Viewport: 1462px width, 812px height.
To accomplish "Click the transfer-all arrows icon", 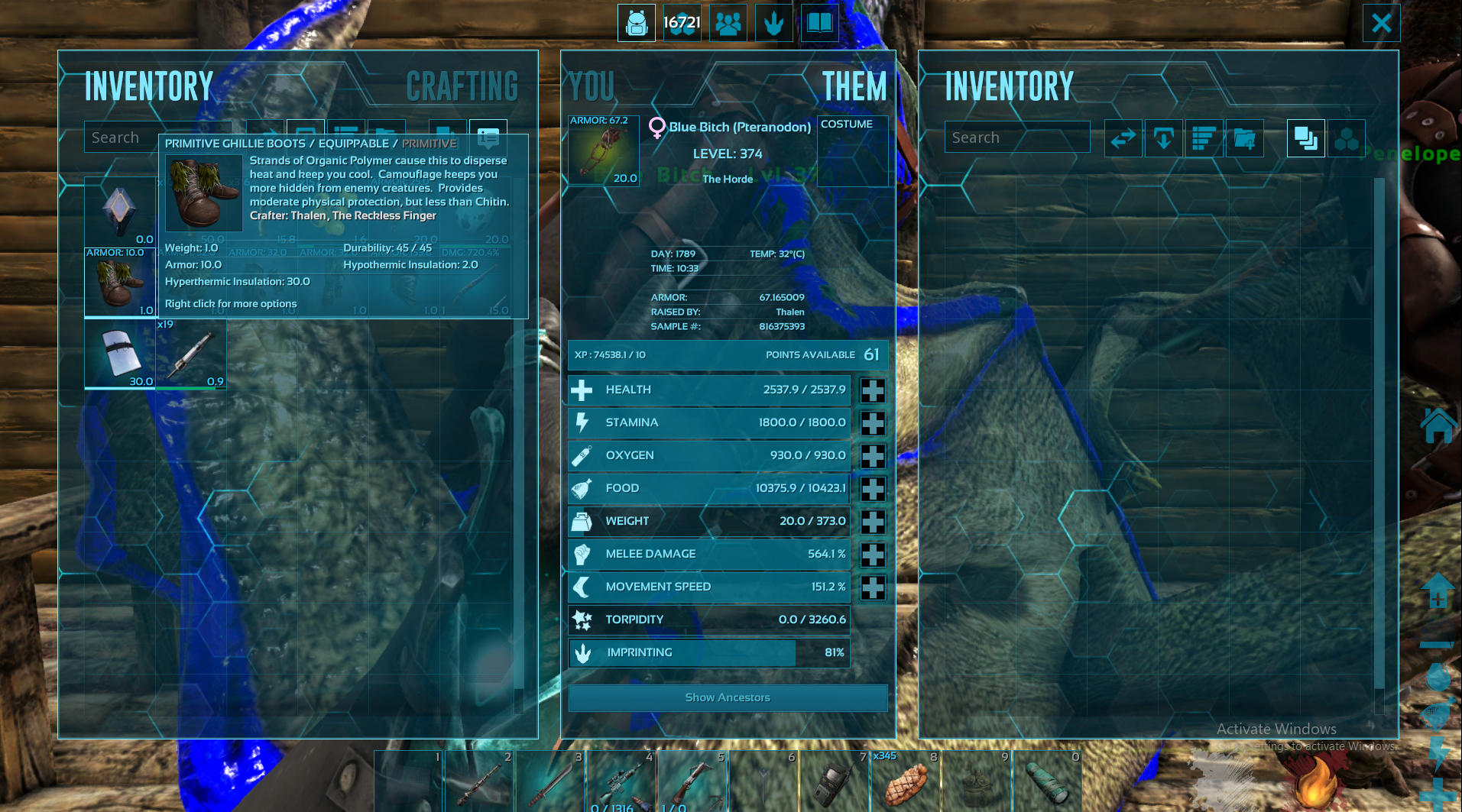I will (x=1123, y=138).
